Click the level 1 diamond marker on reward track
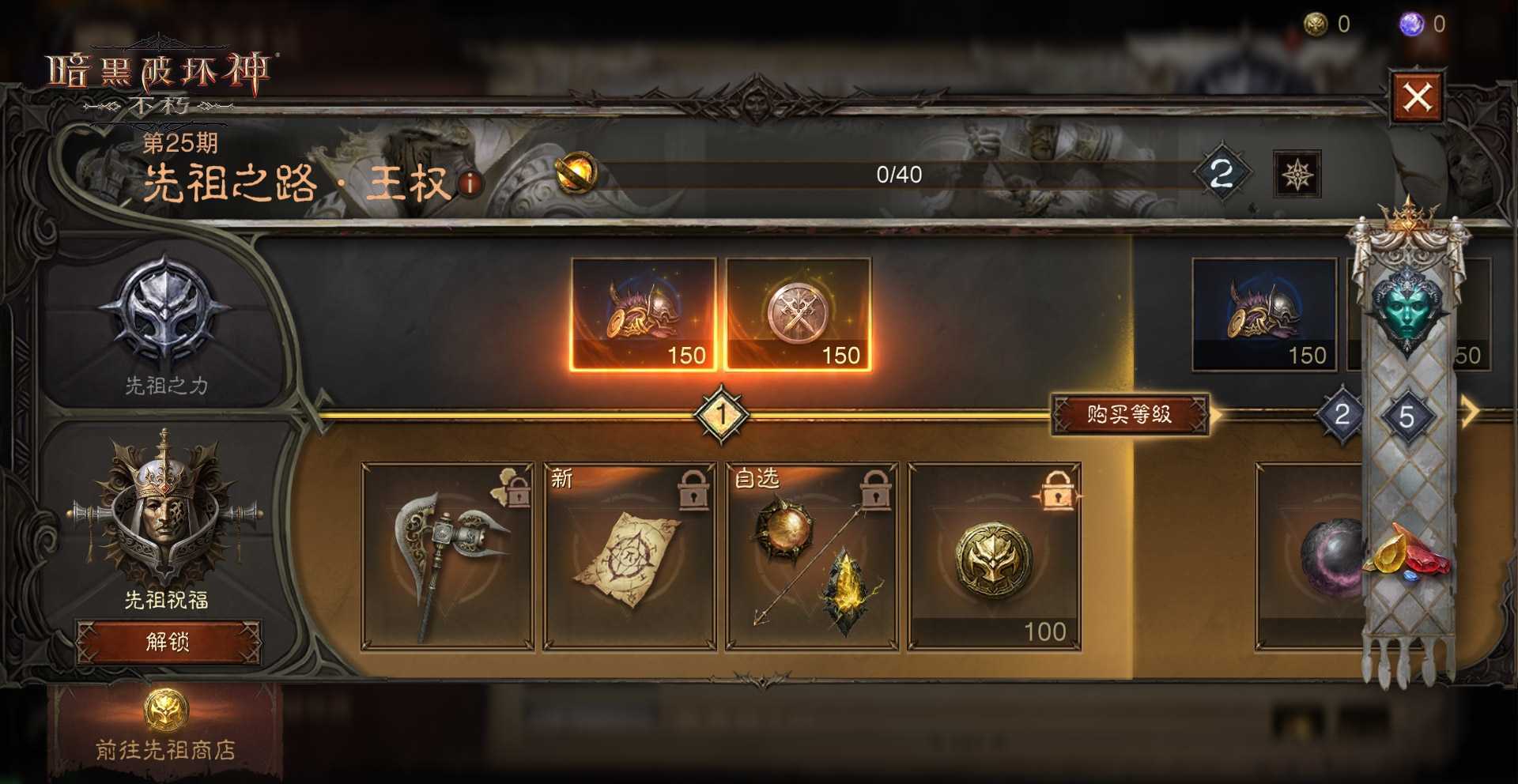The width and height of the screenshot is (1518, 784). click(720, 412)
